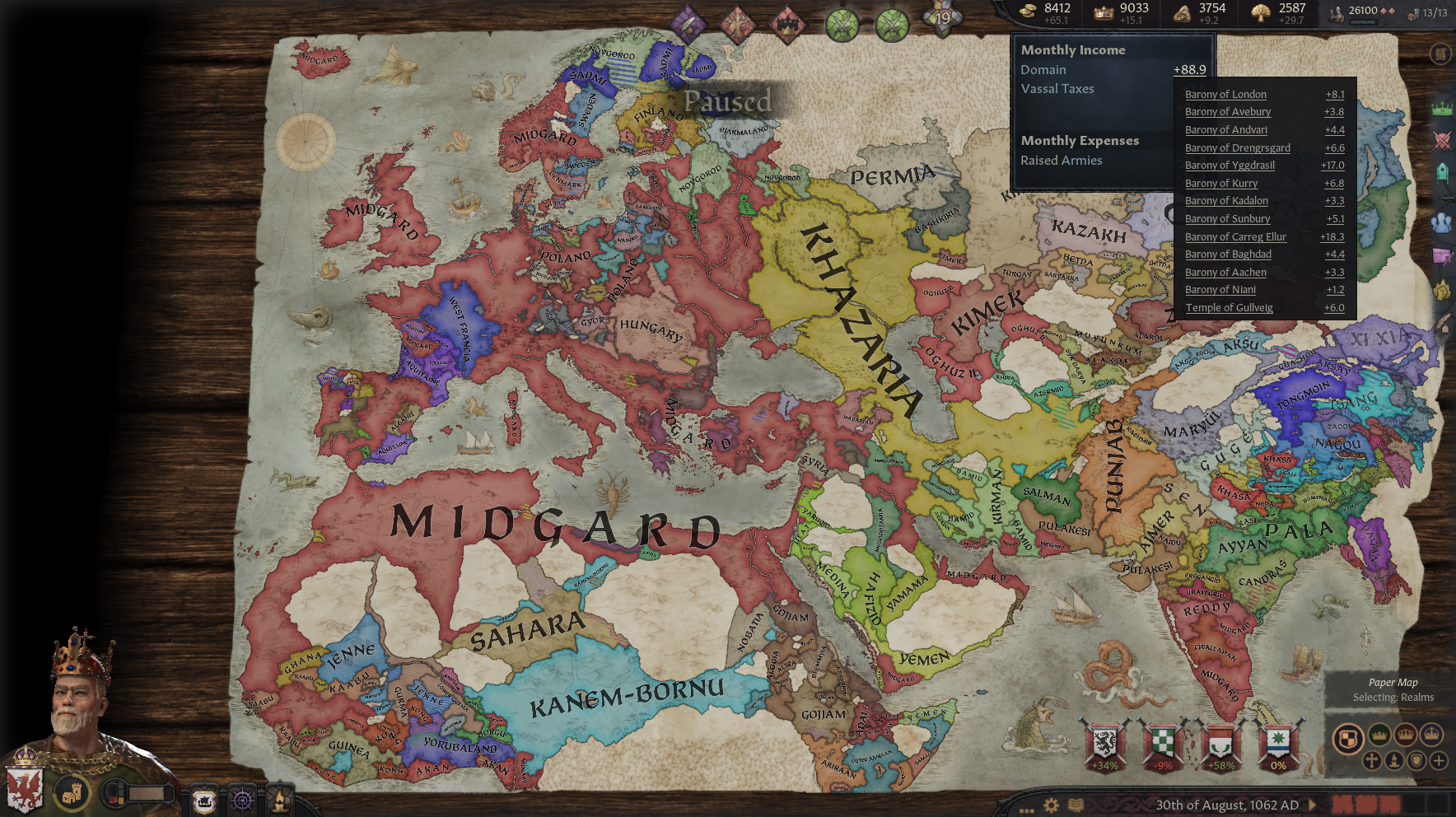
Task: Expand the ellipsis menu next to the gear
Action: tap(1027, 810)
